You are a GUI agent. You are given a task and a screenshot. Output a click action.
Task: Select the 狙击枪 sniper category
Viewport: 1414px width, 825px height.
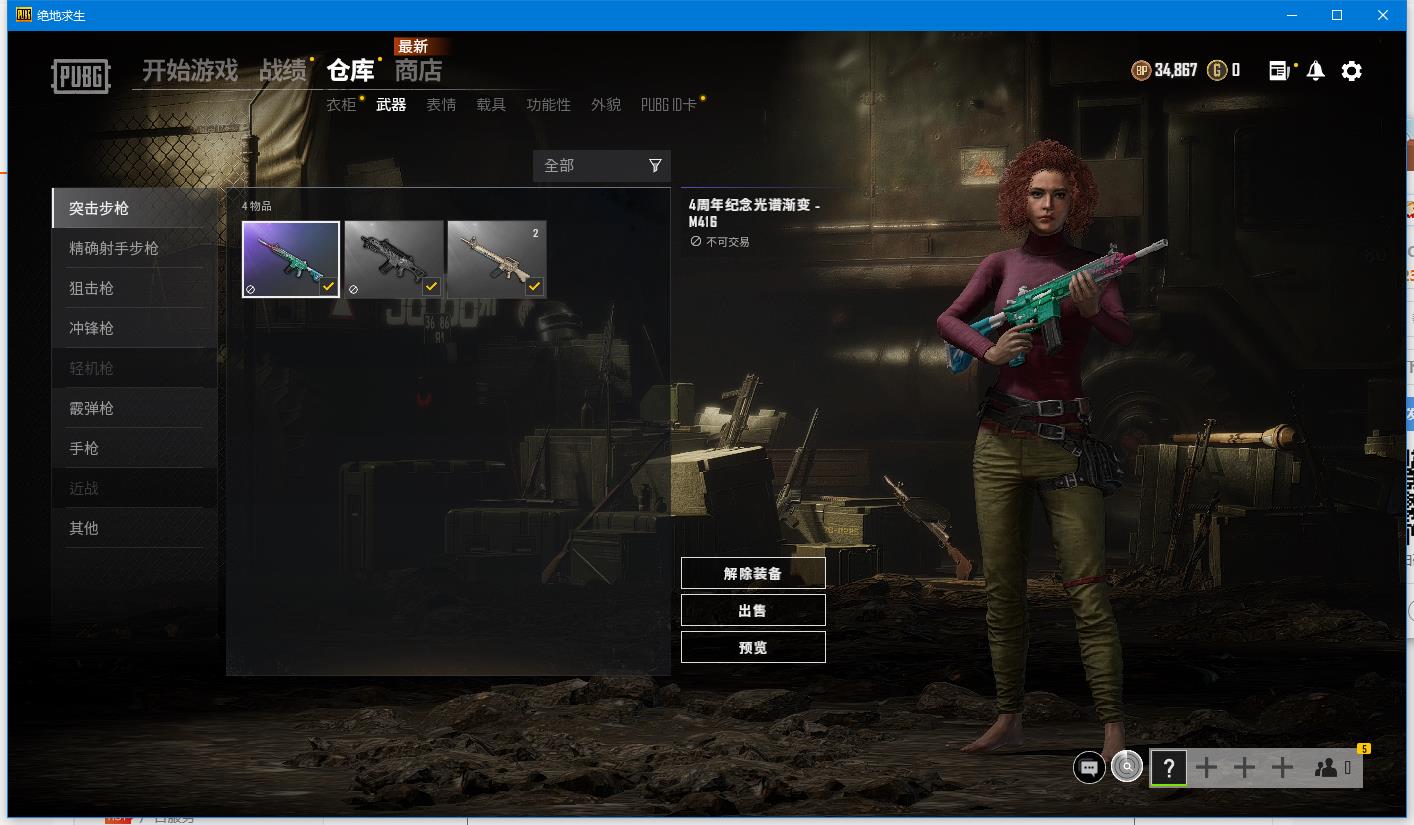point(92,288)
